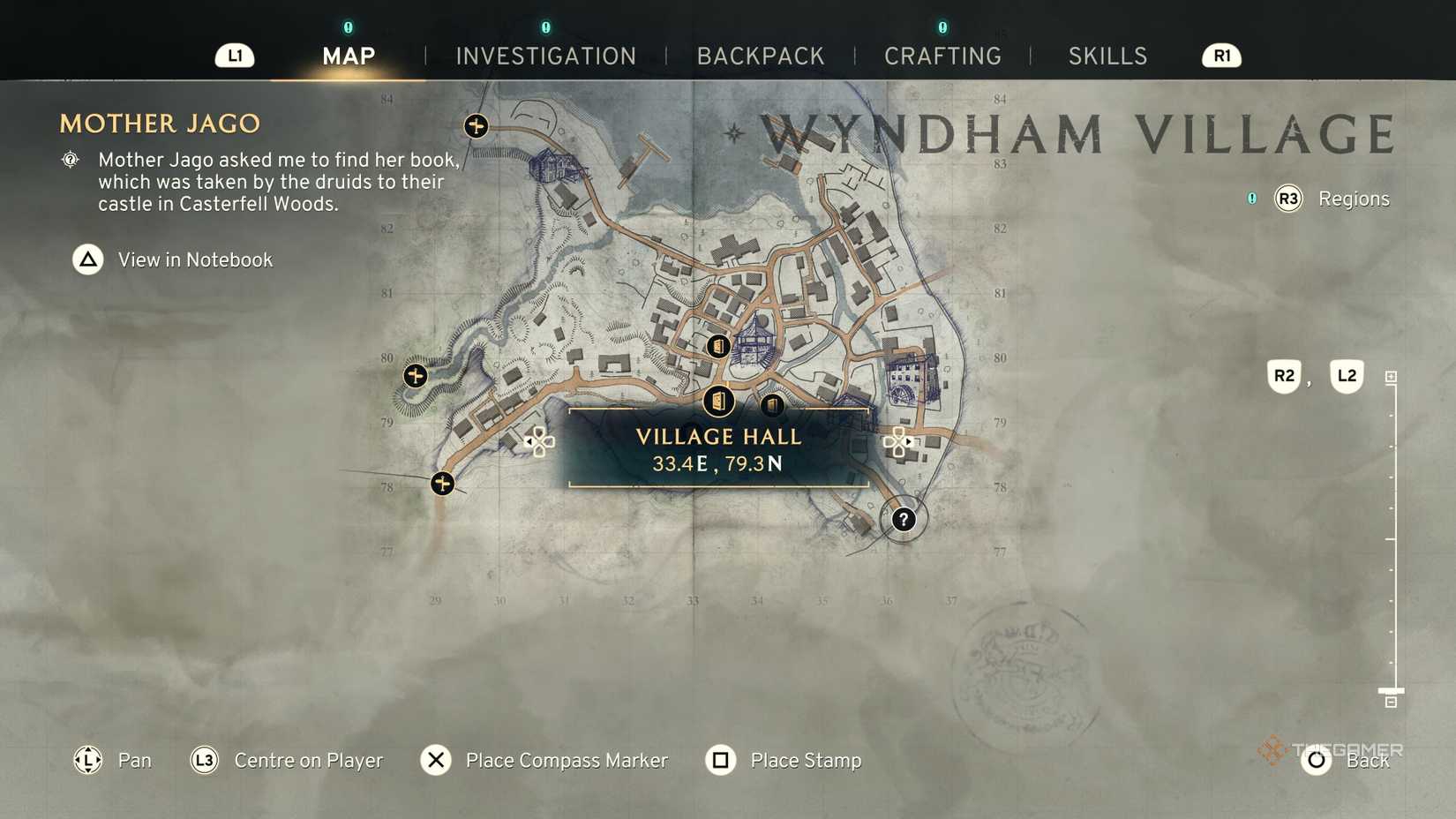Cycle tabs right using R1
Viewport: 1456px width, 819px height.
coord(1220,56)
